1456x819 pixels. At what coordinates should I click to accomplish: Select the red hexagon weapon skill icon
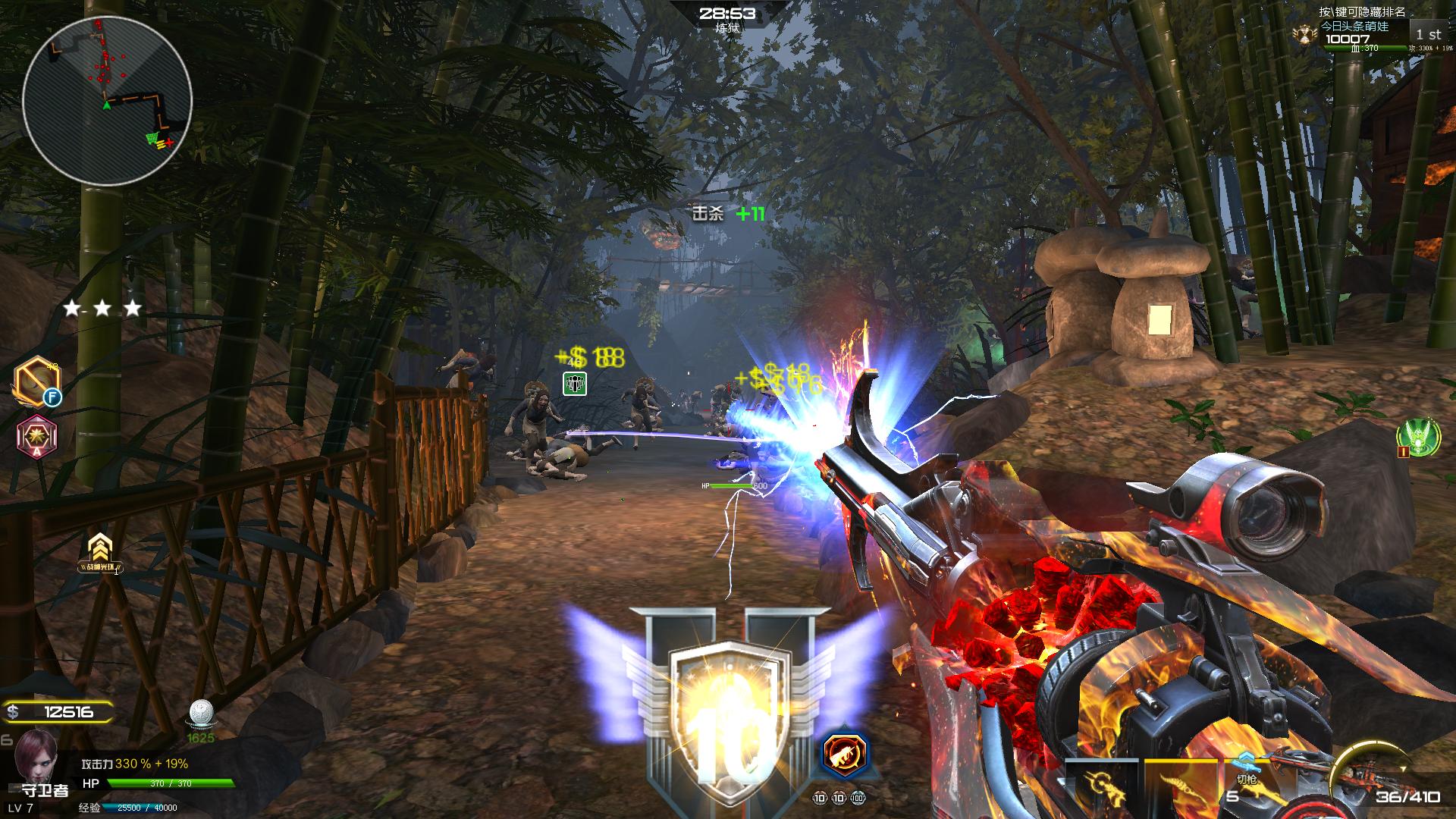tap(845, 753)
